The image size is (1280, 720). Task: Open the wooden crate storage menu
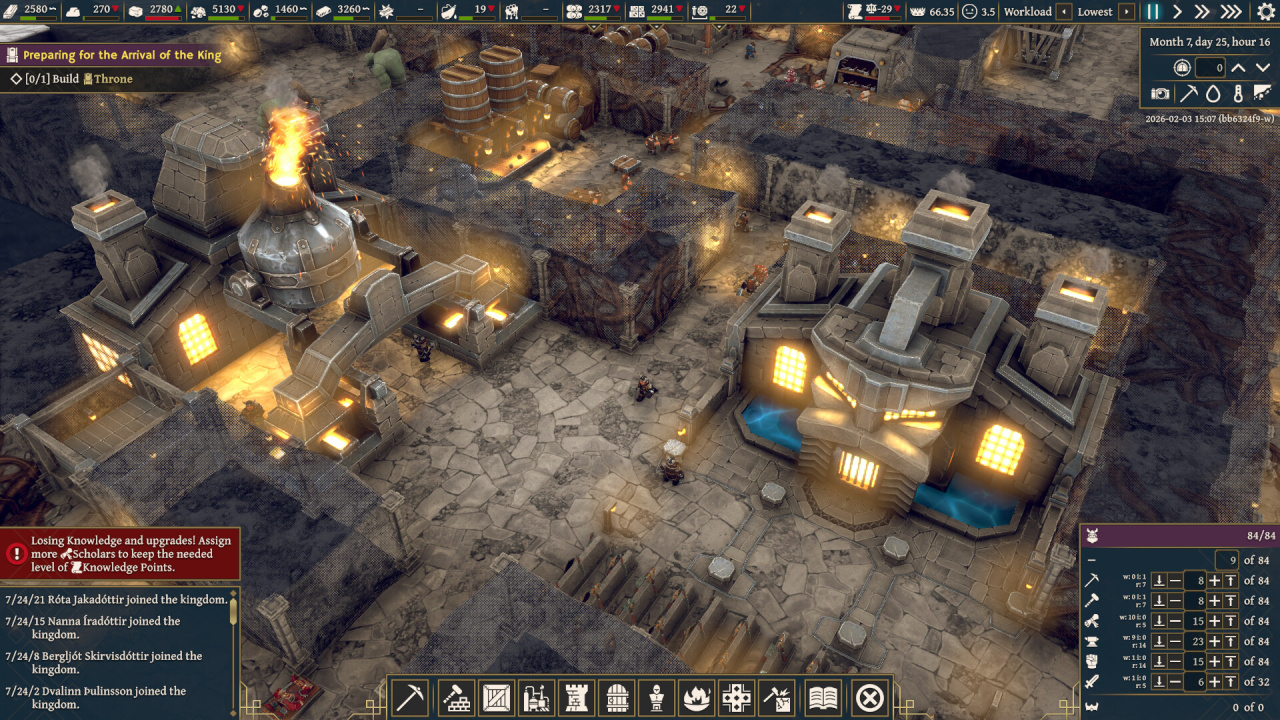[496, 697]
